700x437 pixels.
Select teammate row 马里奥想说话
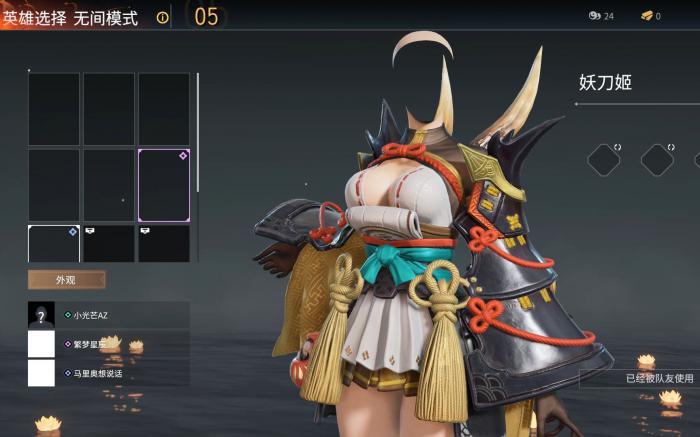coord(108,373)
